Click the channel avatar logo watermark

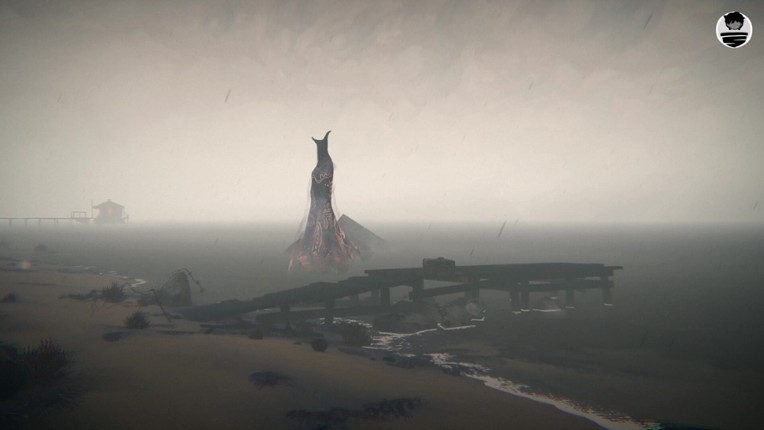[733, 30]
